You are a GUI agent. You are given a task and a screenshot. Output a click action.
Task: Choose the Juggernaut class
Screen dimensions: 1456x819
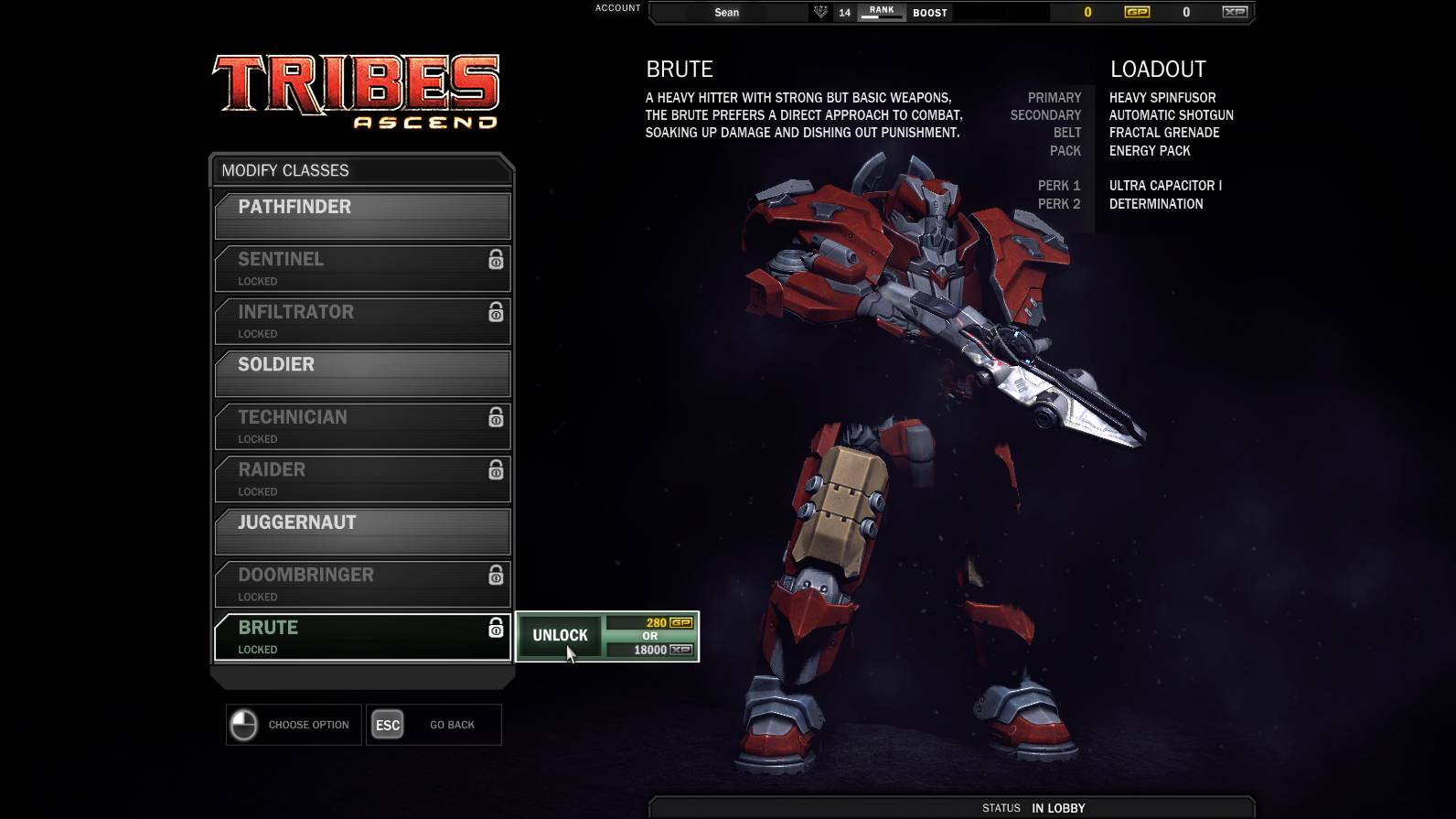point(362,531)
